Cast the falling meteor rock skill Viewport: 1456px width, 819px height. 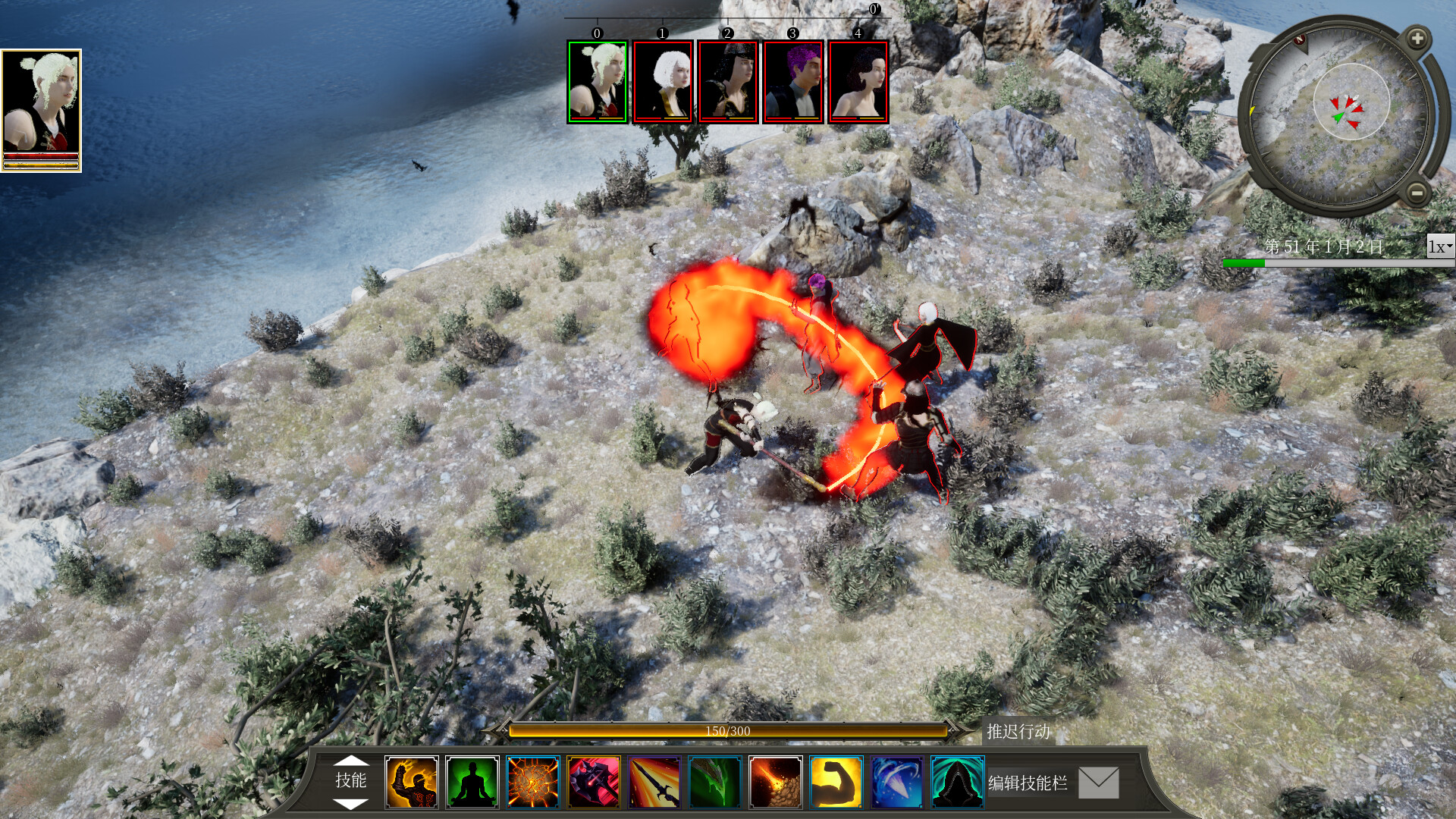coord(776,782)
